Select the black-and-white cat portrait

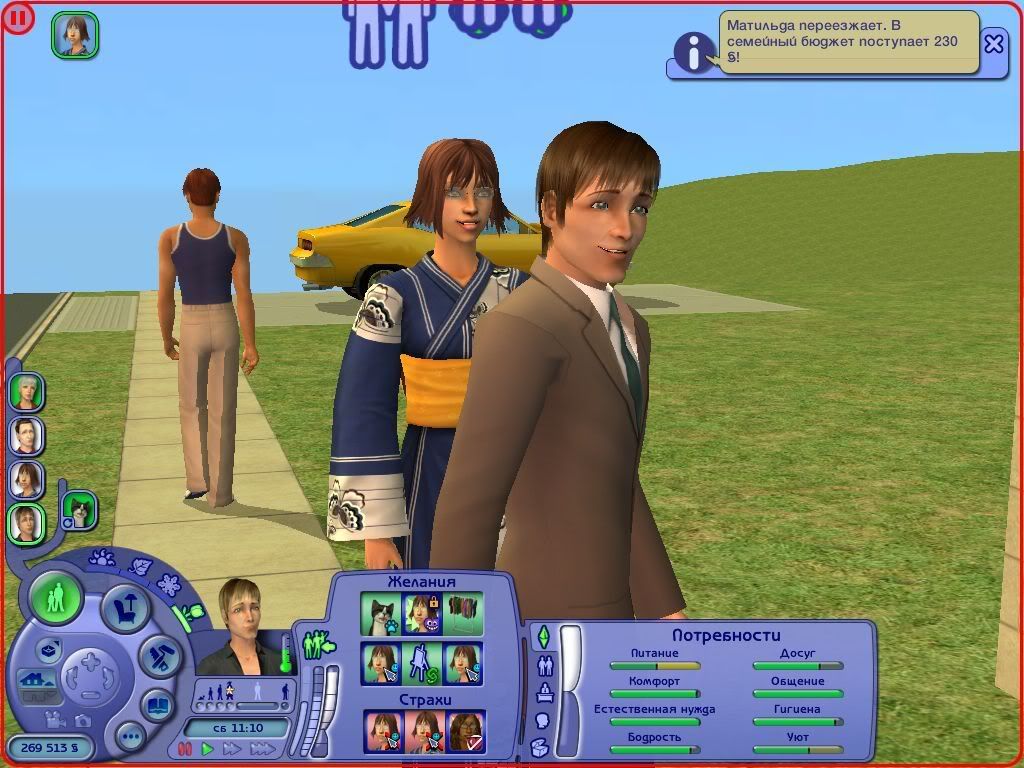[x=78, y=510]
